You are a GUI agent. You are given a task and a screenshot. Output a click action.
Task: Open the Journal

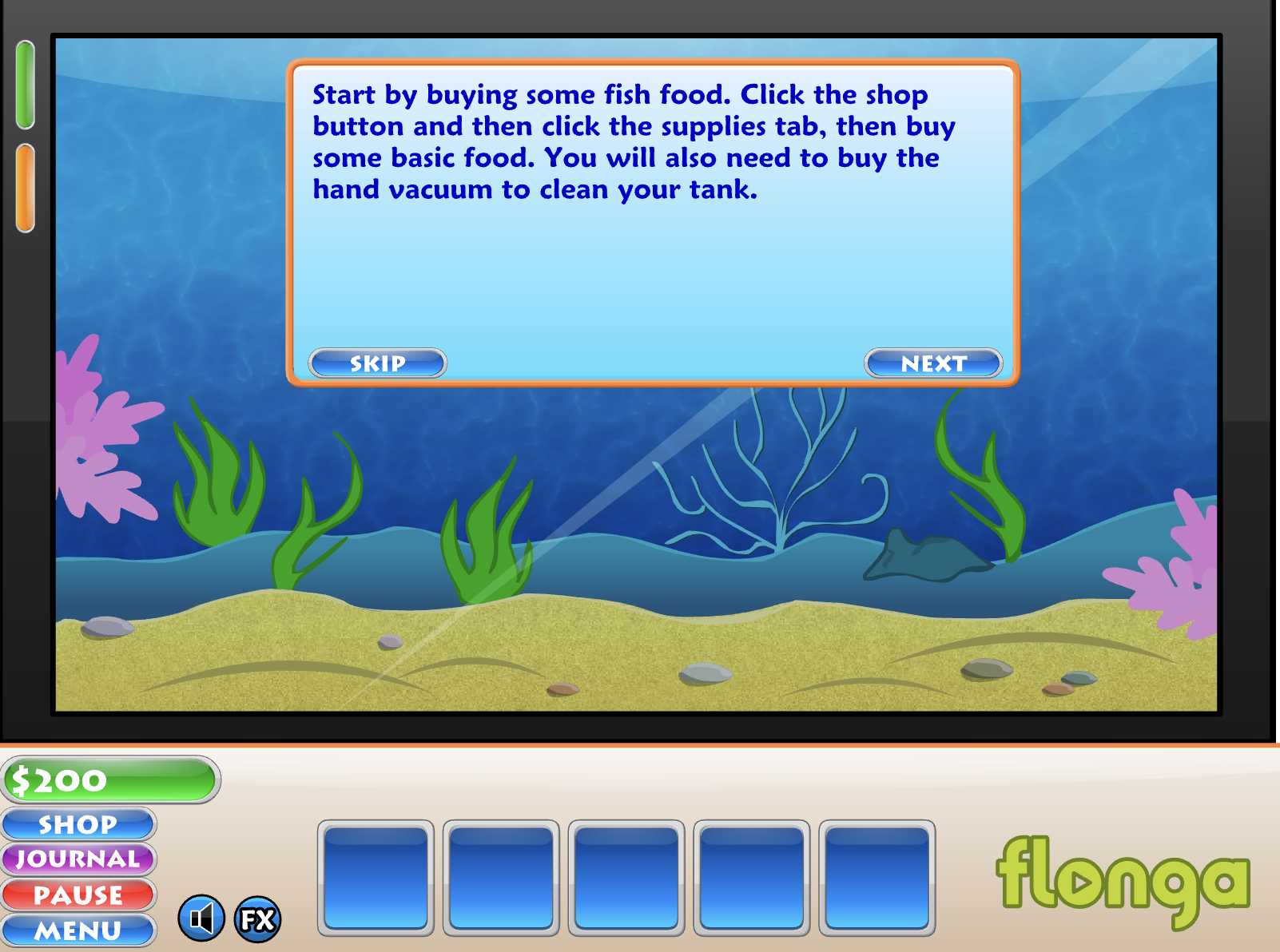78,859
